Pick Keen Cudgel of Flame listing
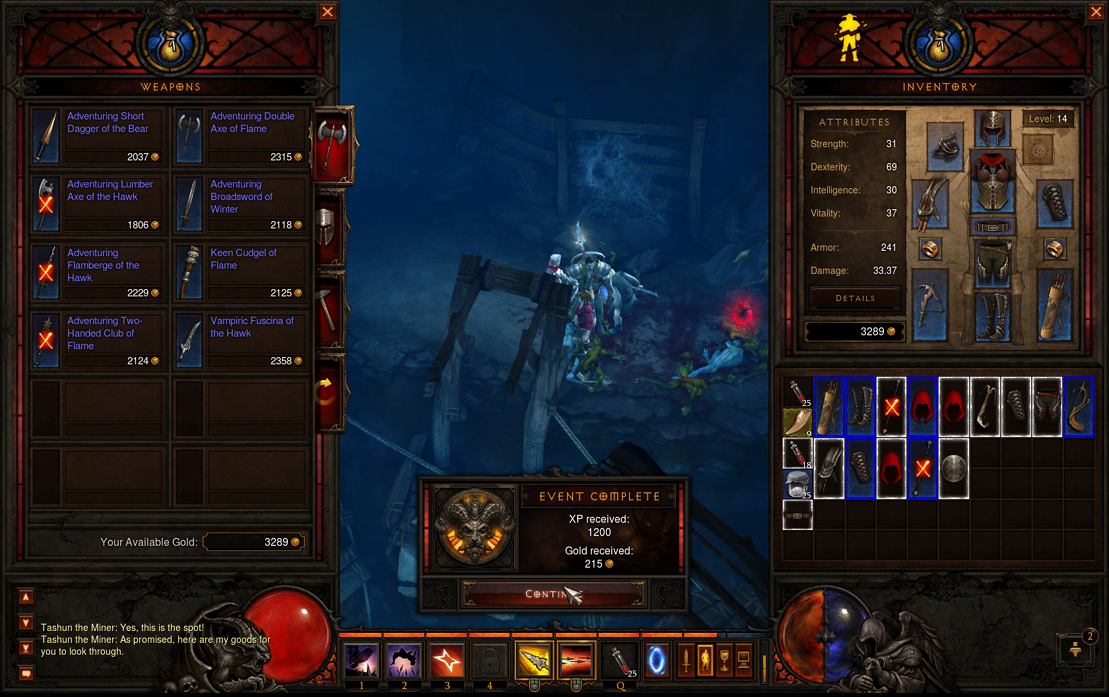Viewport: 1109px width, 697px height. click(x=241, y=273)
